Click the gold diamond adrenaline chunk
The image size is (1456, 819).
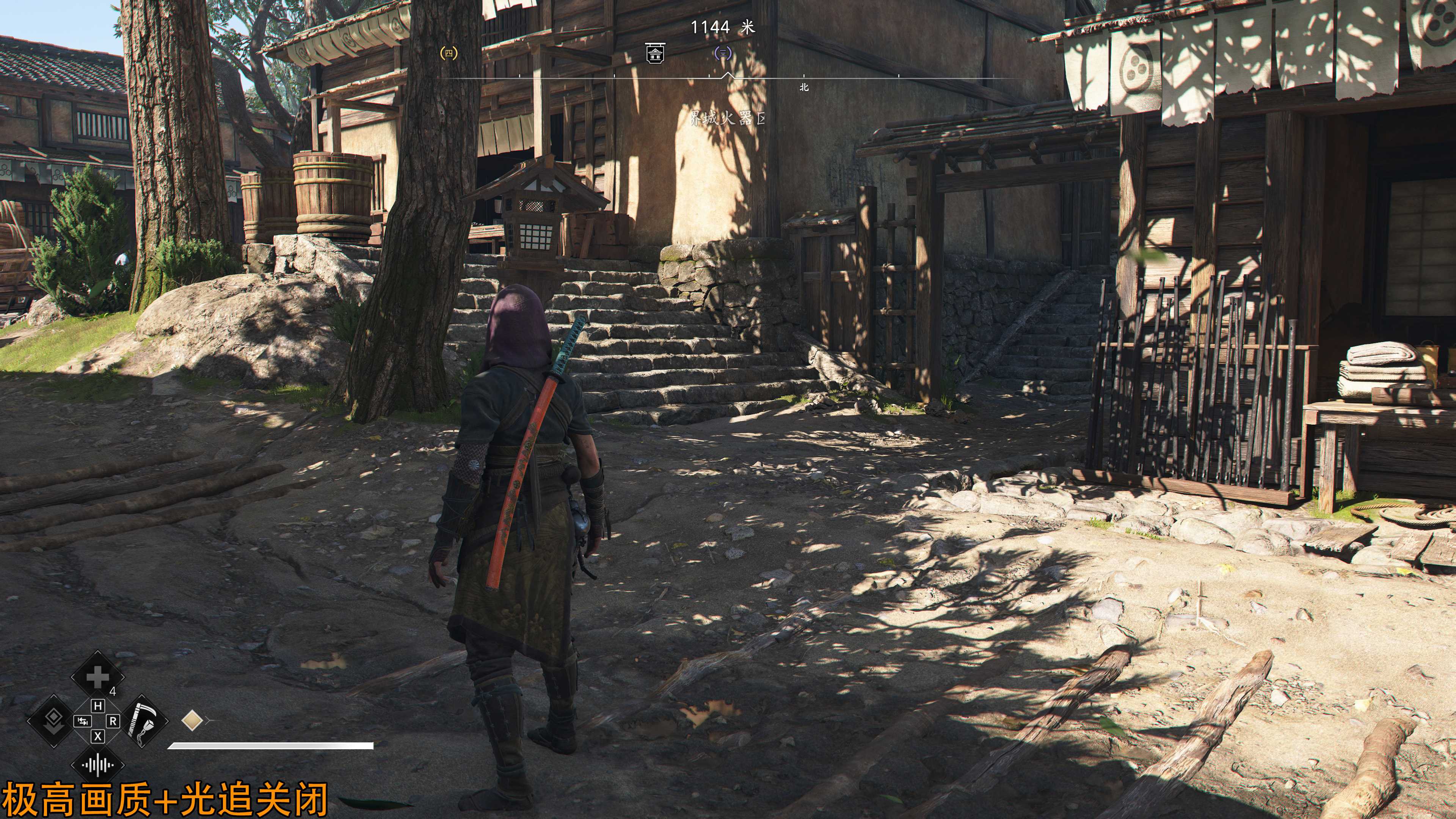click(193, 721)
